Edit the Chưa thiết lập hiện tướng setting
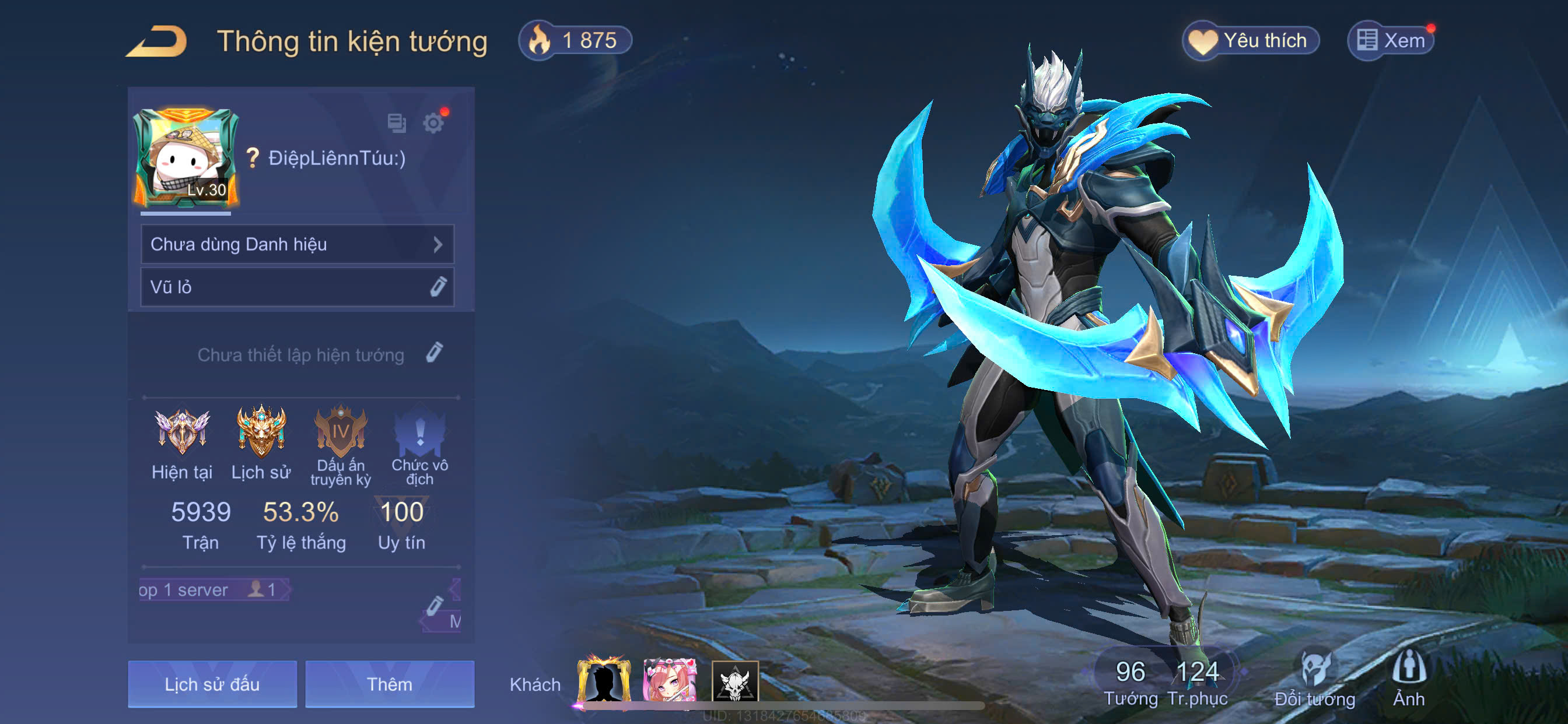Image resolution: width=1568 pixels, height=724 pixels. [434, 353]
